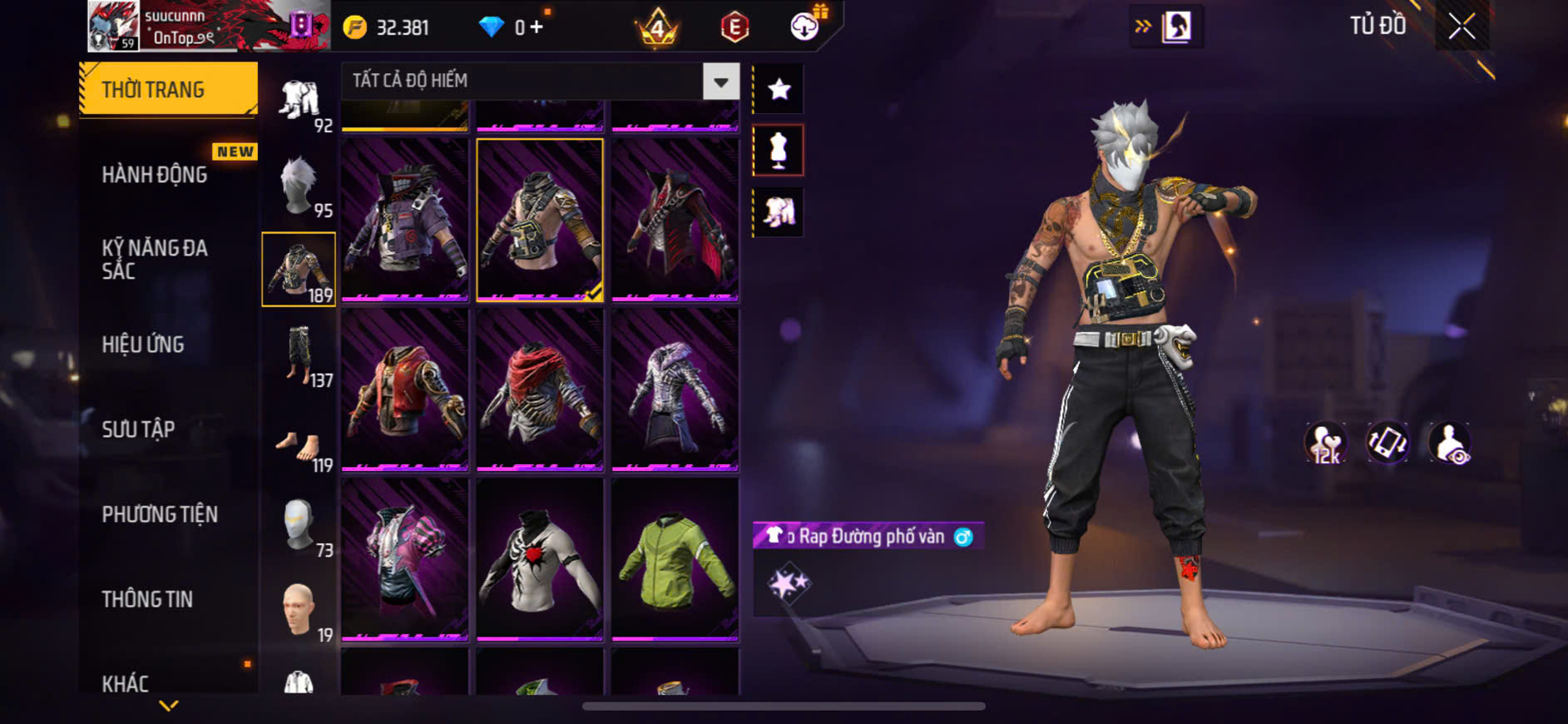This screenshot has width=1568, height=724.
Task: Show favorites with the star filter
Action: pyautogui.click(x=779, y=89)
